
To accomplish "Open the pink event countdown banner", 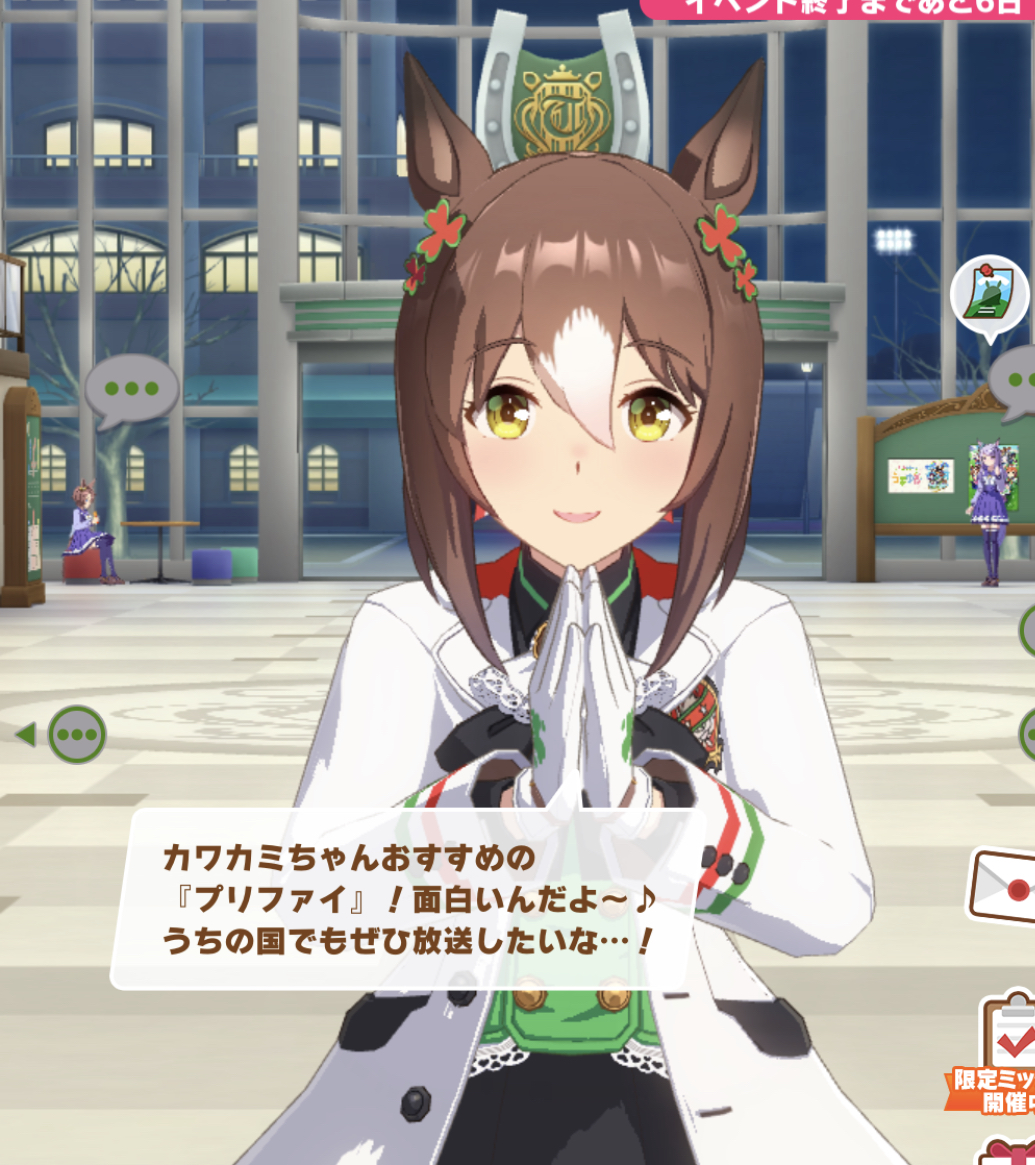I will [840, 8].
